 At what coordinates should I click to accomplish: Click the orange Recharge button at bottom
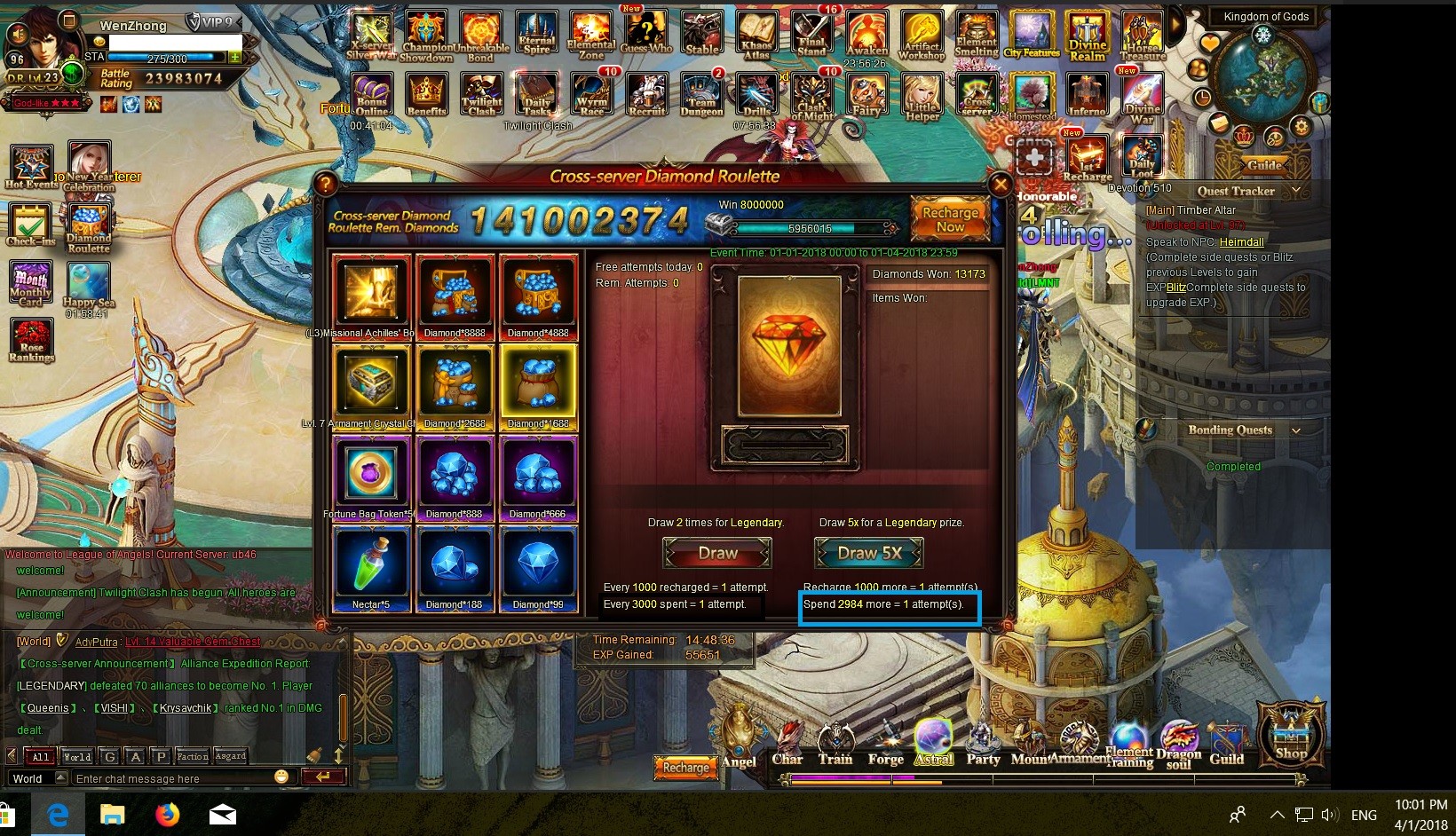pos(685,768)
